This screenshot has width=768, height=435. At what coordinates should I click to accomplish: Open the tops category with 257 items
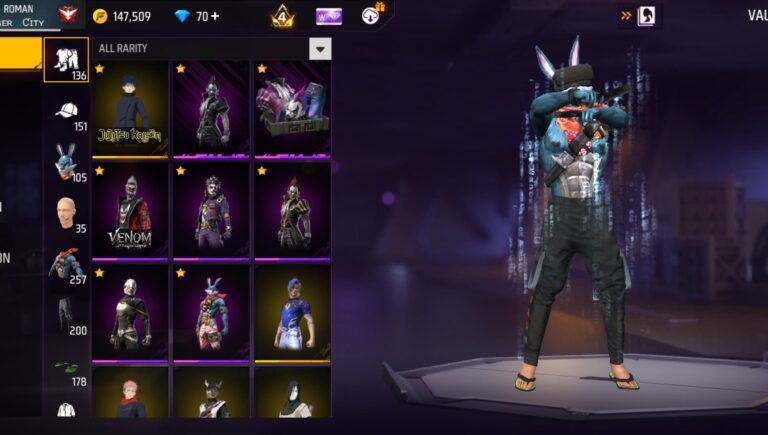[66, 266]
